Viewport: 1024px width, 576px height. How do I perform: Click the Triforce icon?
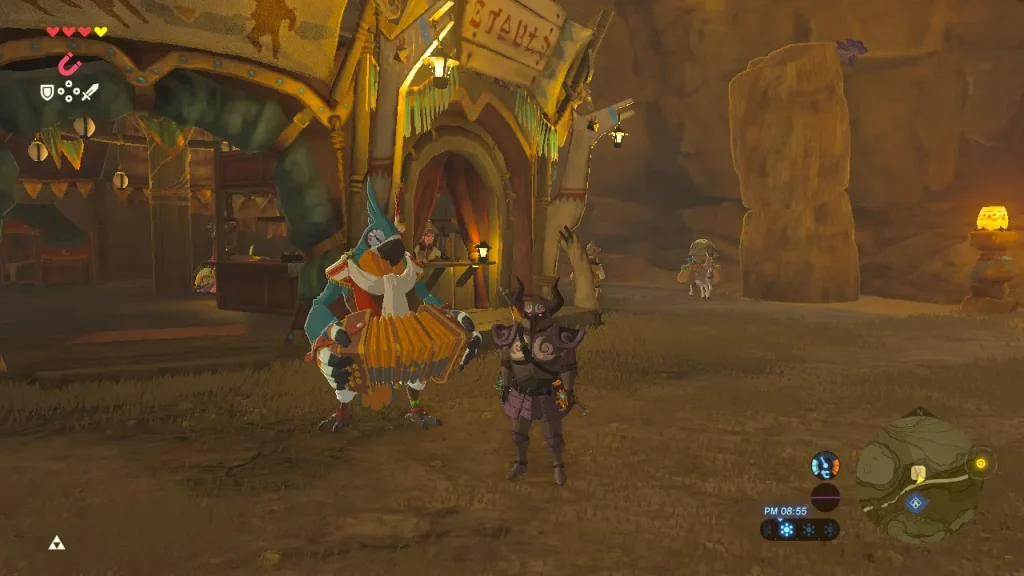coord(55,543)
